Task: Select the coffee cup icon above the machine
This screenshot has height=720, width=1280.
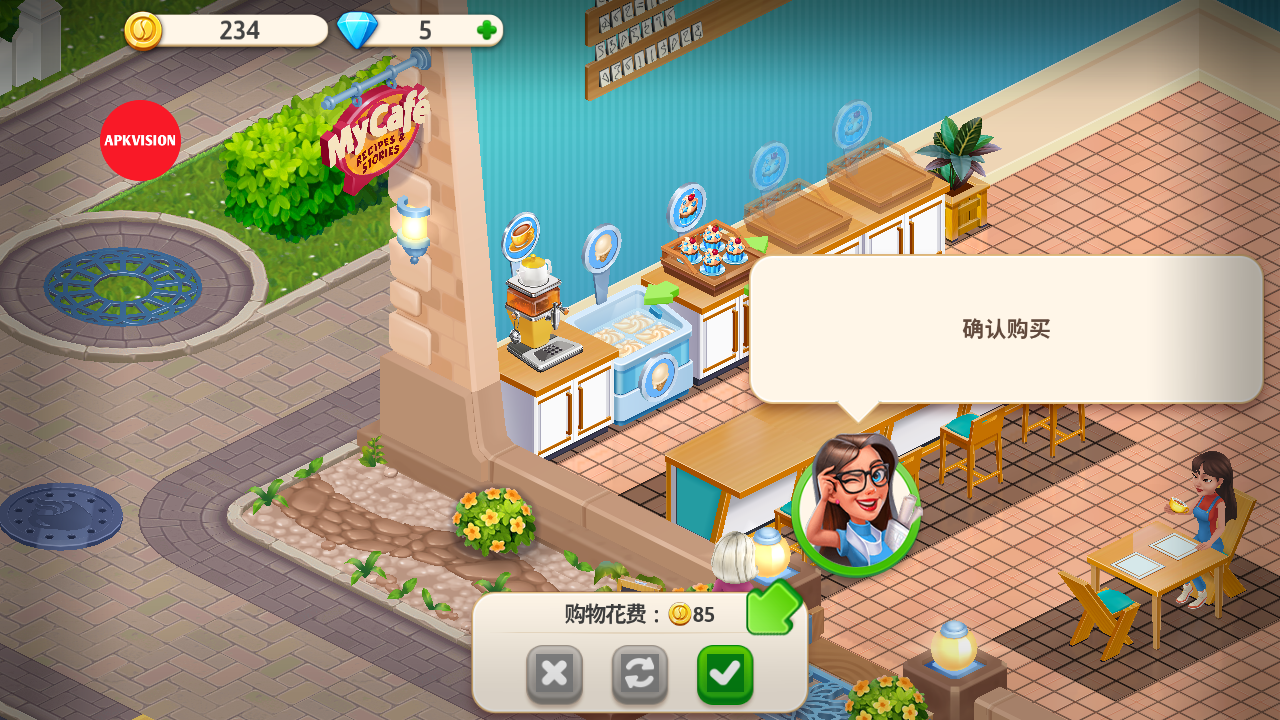Action: [x=521, y=236]
